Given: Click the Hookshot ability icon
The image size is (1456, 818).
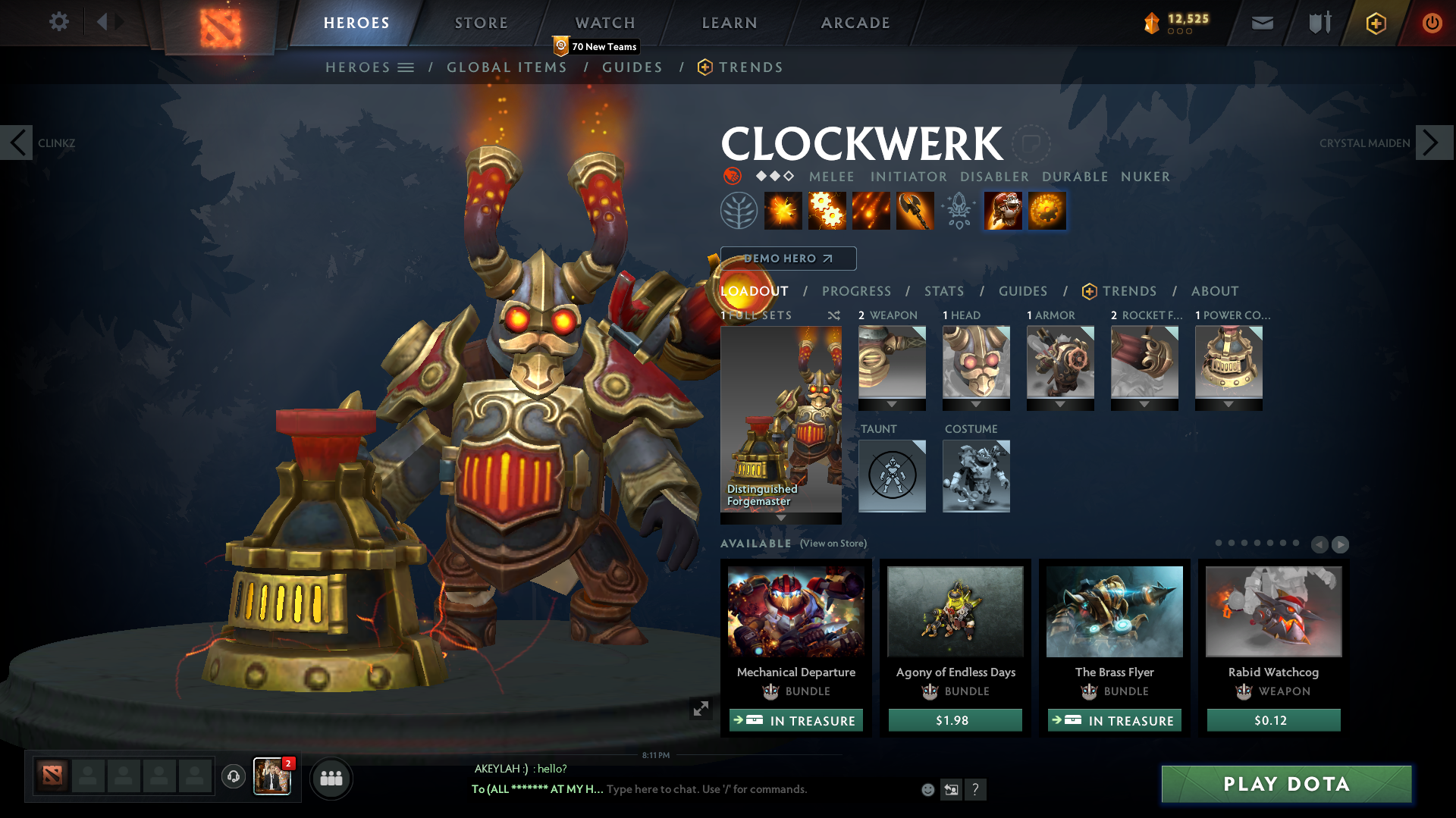Looking at the screenshot, I should point(914,211).
